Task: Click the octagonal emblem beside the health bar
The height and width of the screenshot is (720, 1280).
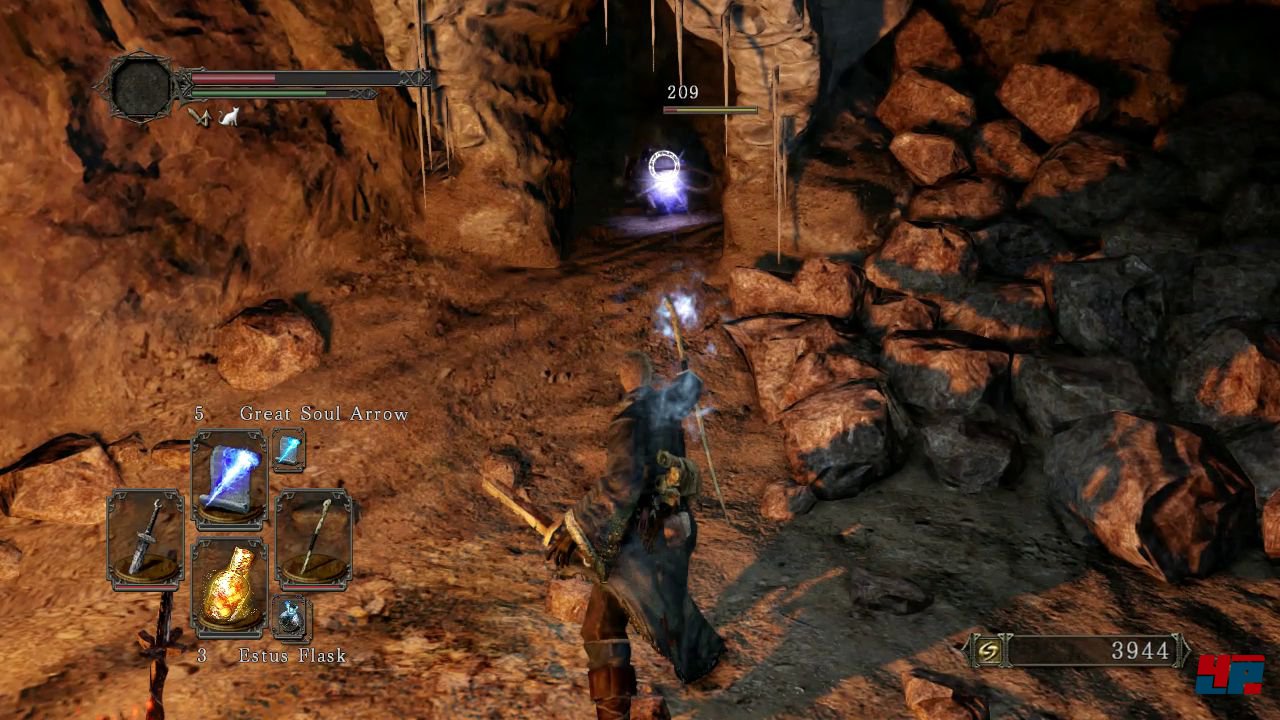Action: 143,87
